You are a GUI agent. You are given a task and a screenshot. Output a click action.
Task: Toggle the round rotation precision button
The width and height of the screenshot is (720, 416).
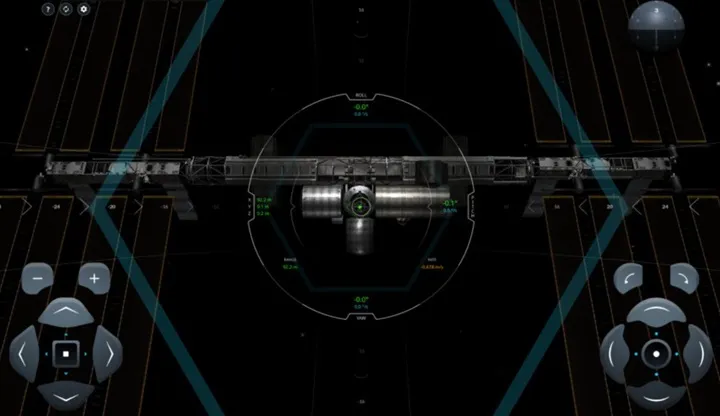(x=656, y=353)
